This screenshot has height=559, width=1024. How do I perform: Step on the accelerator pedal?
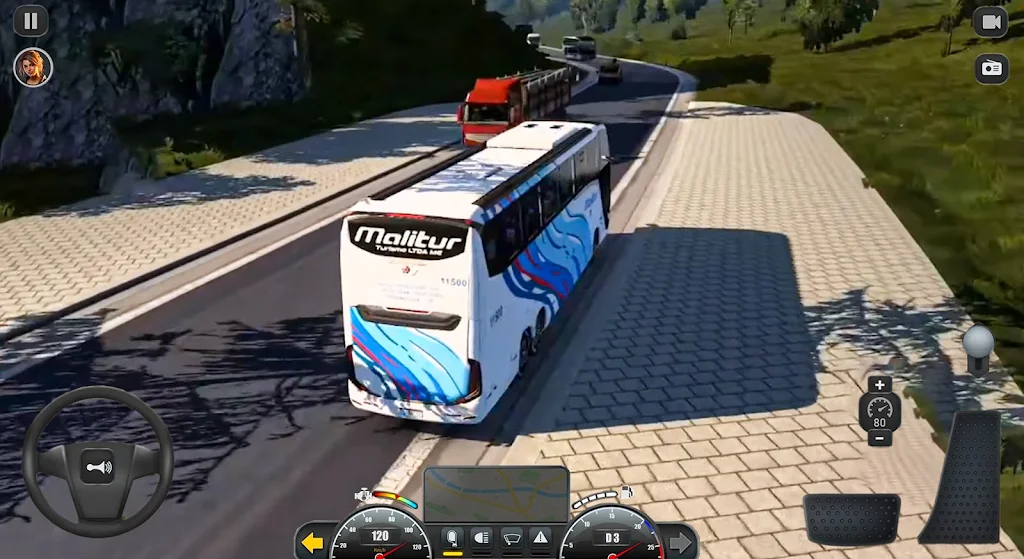point(961,476)
